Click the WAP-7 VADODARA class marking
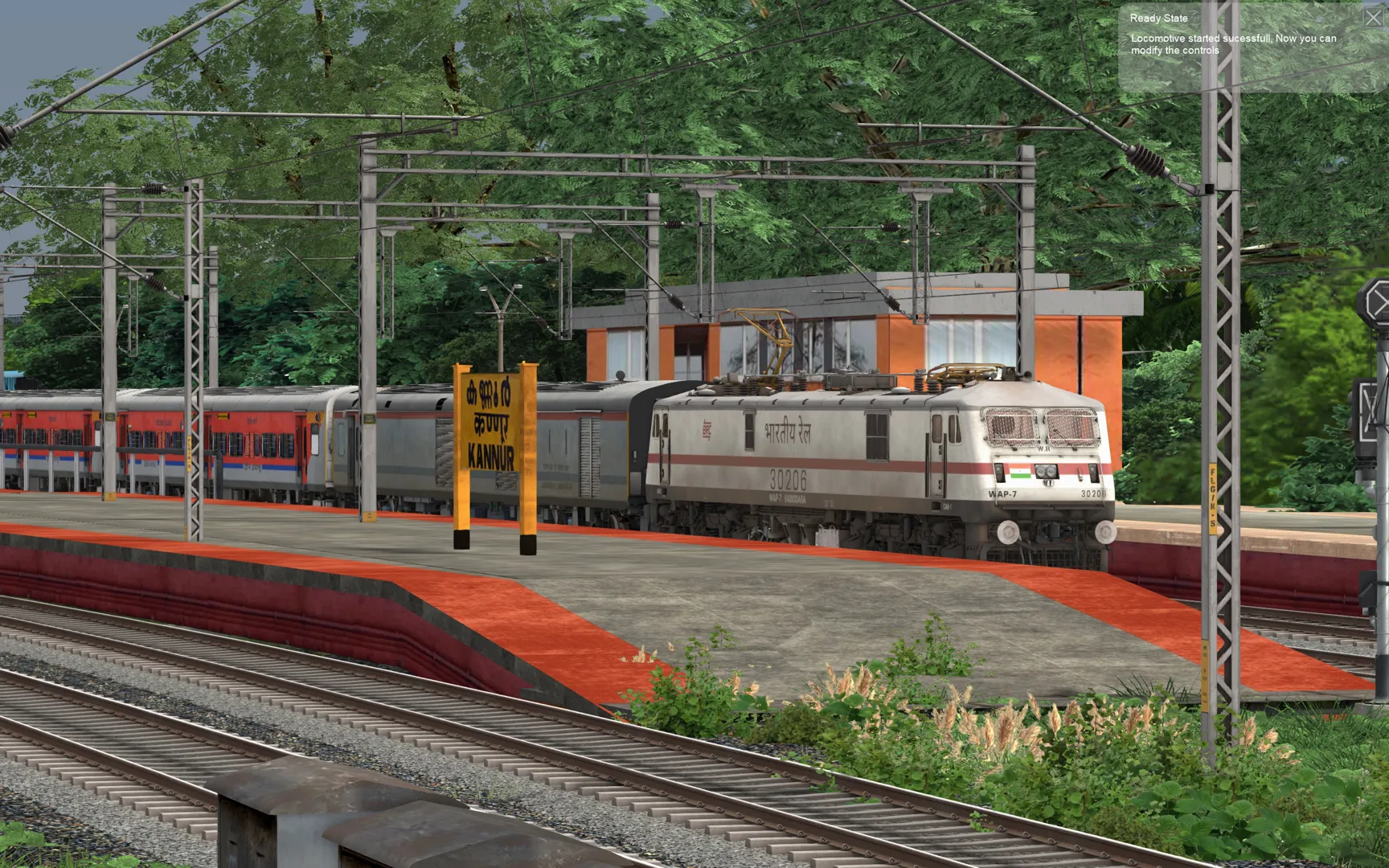 [x=788, y=497]
